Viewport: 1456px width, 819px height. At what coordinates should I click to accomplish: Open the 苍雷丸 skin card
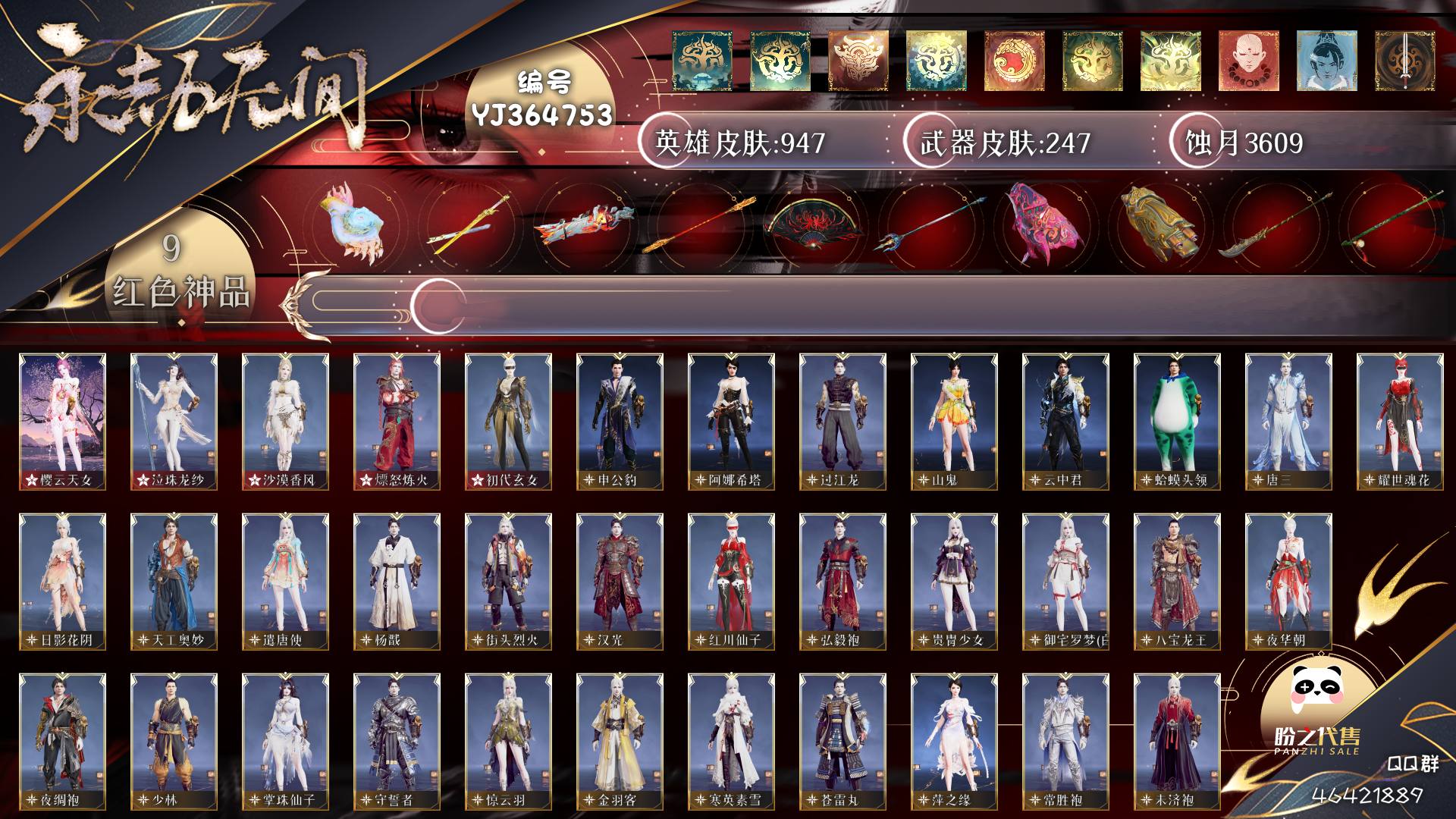[843, 741]
